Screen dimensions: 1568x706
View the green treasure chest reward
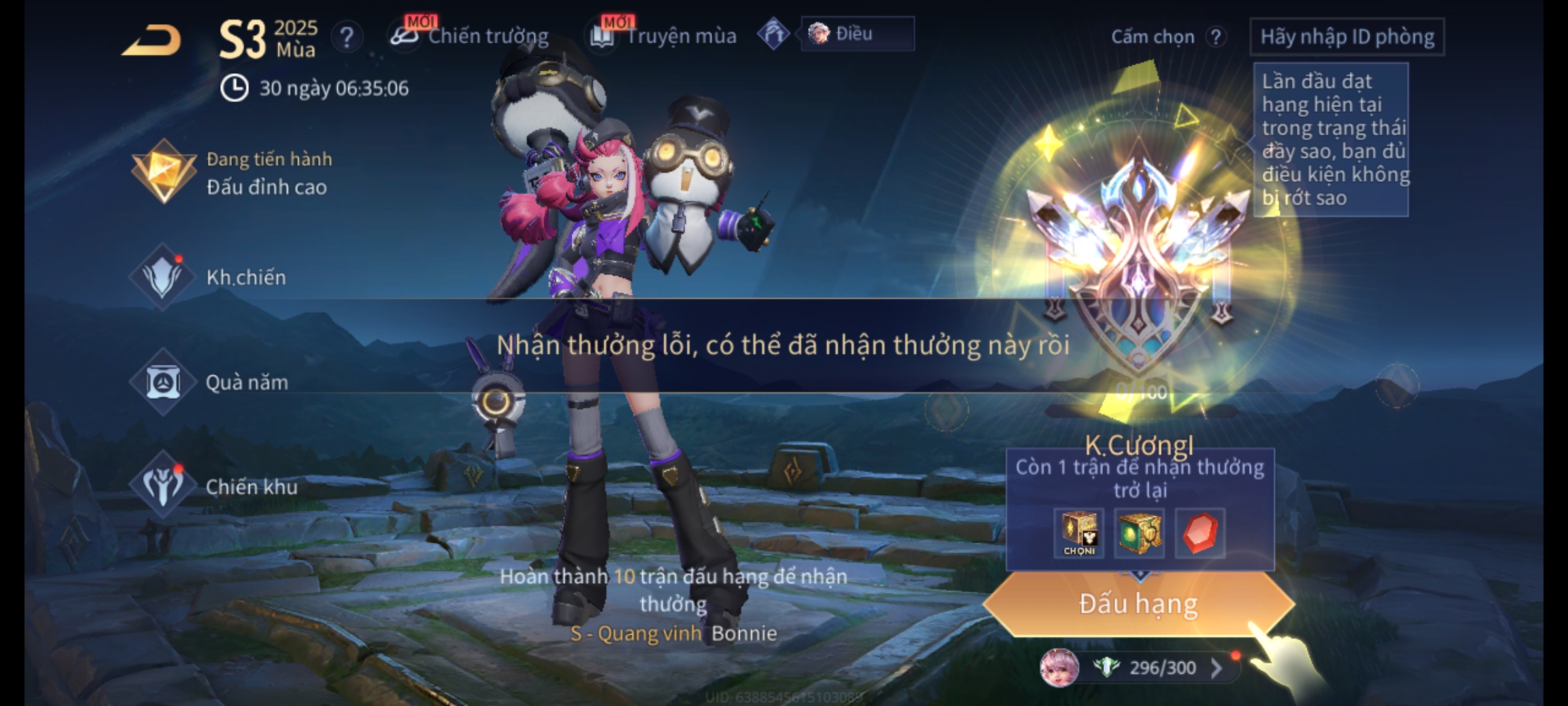(1139, 533)
